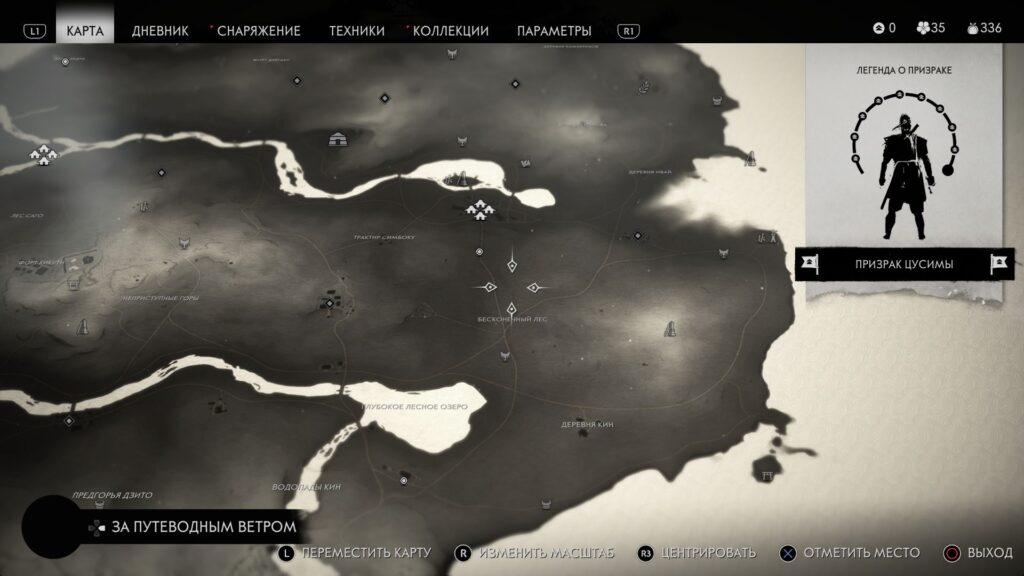Switch to the Техники tab
This screenshot has height=576, width=1024.
[356, 30]
